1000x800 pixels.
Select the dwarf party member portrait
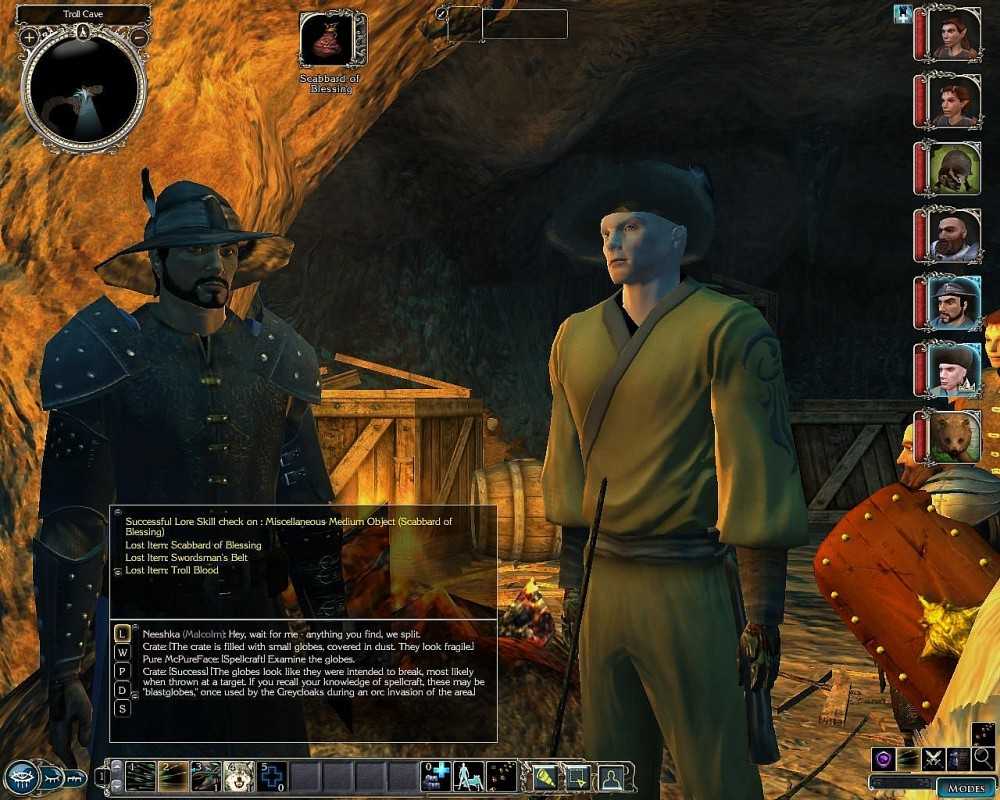click(x=953, y=236)
